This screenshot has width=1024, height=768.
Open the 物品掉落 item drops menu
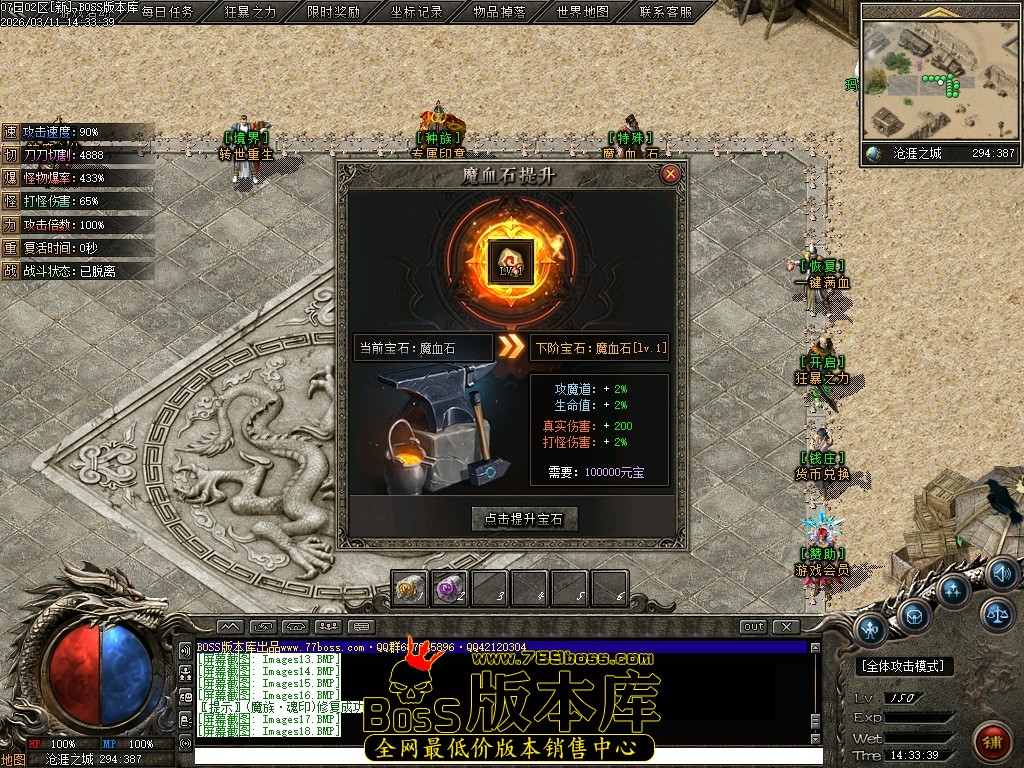500,12
